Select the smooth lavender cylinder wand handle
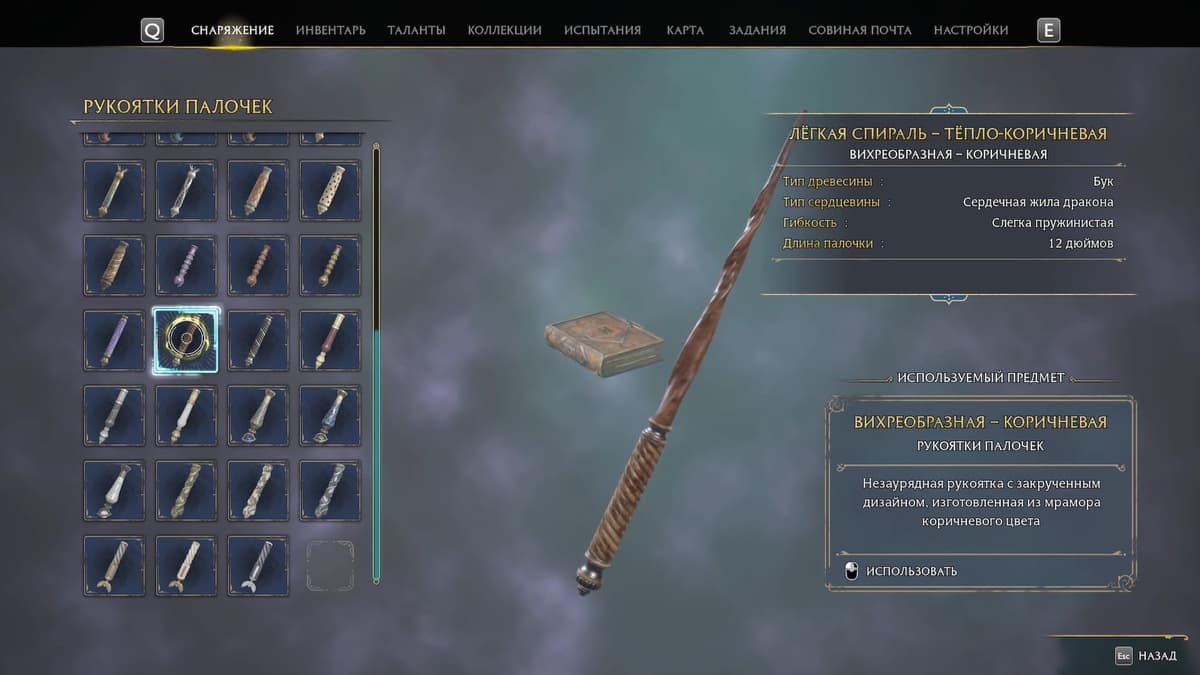Screen dimensions: 1200x675 tap(114, 341)
